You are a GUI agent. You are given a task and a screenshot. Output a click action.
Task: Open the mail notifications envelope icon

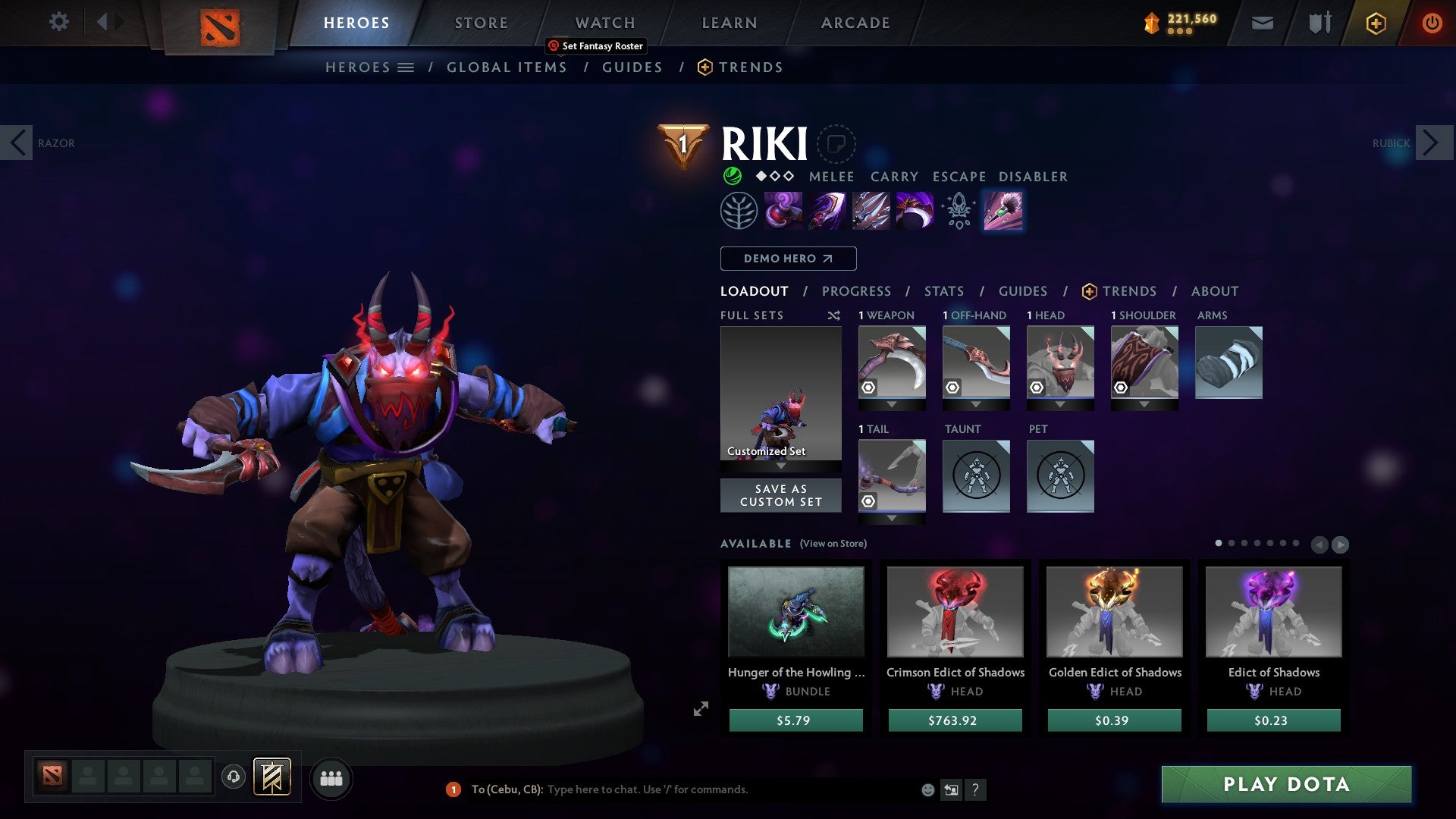click(x=1263, y=22)
